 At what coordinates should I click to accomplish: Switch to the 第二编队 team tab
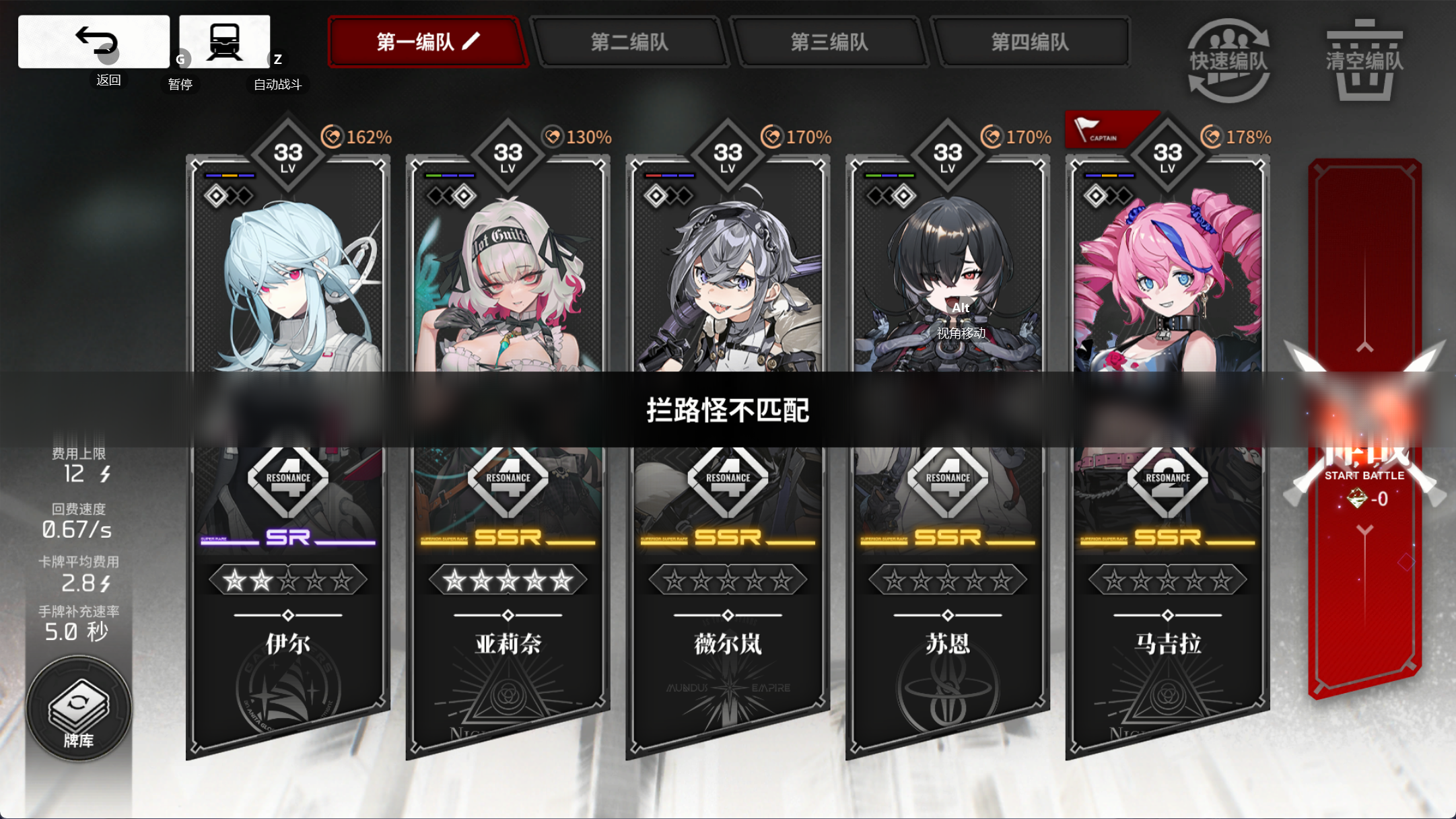(x=629, y=42)
